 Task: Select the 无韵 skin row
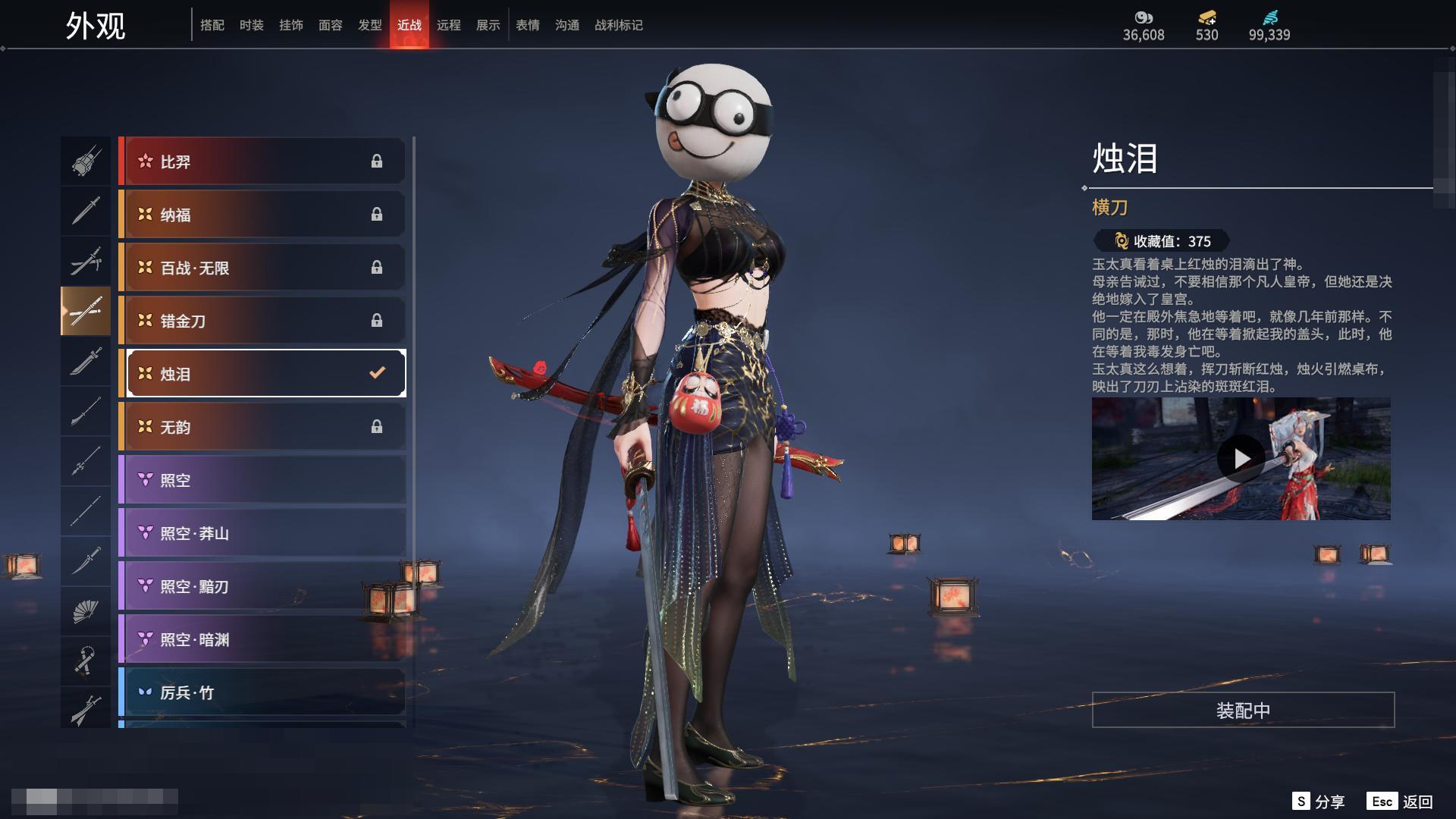pyautogui.click(x=263, y=427)
